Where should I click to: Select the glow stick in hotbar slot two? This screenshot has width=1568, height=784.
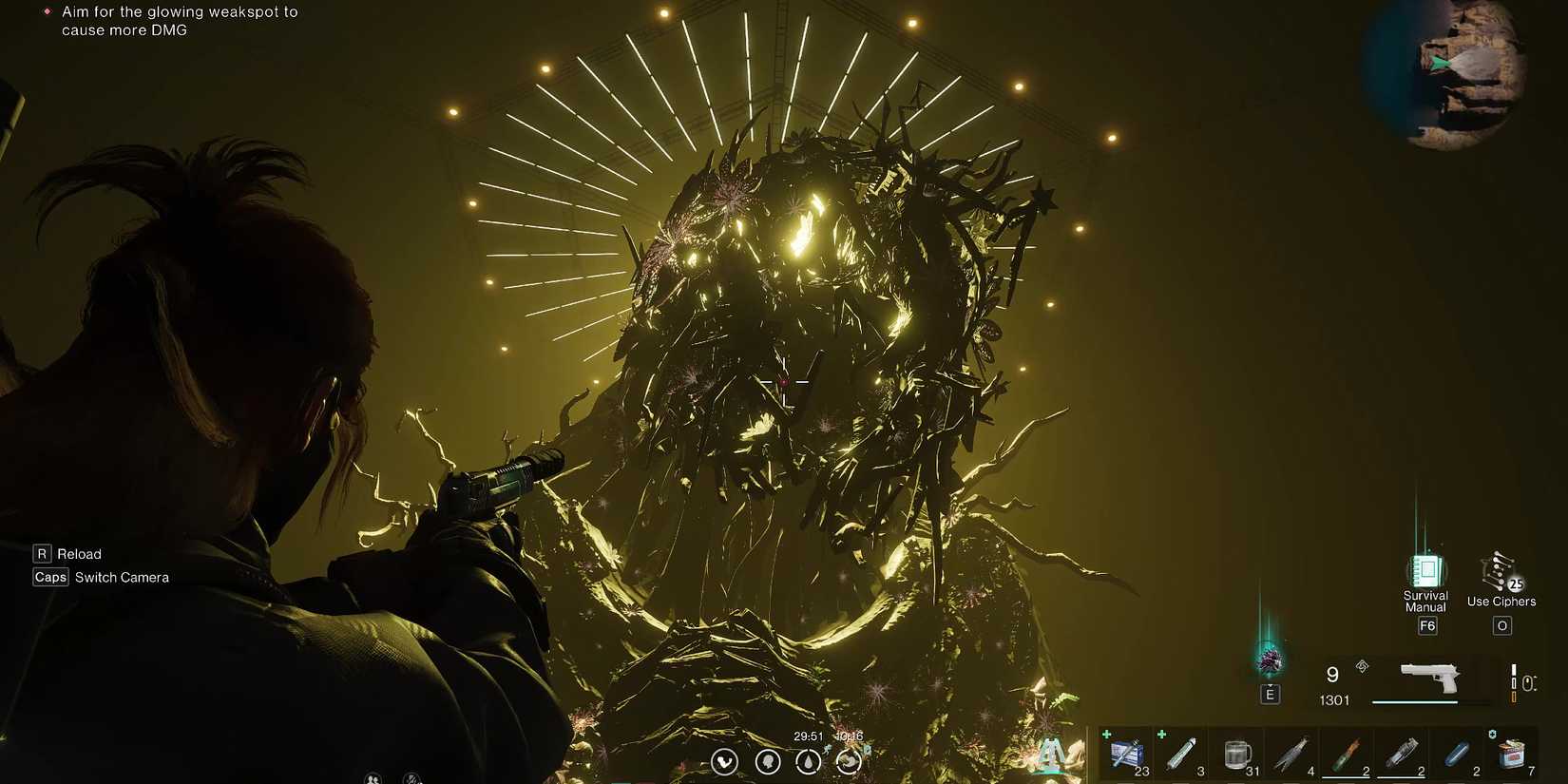(x=1181, y=754)
